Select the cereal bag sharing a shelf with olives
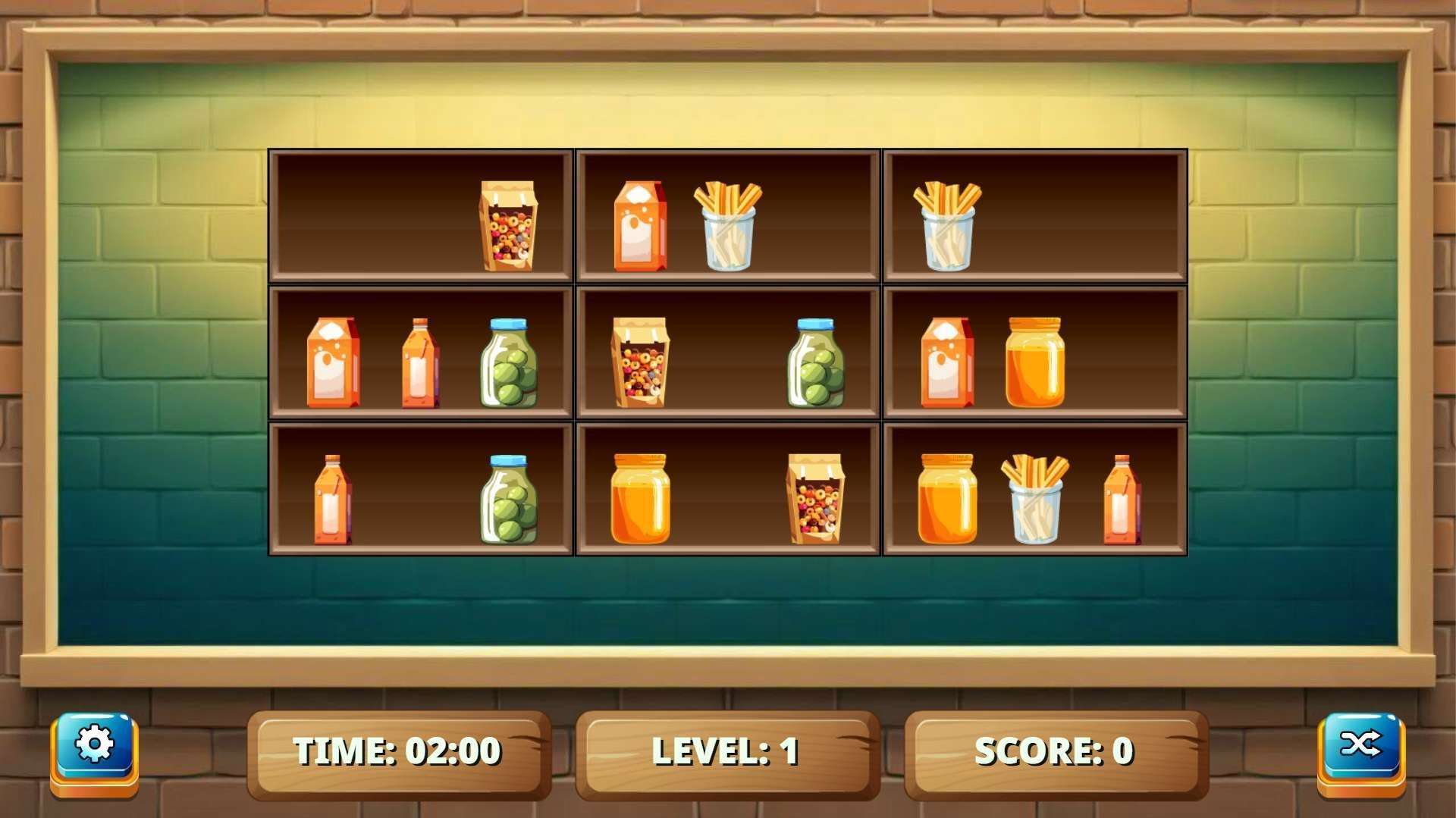Screen dimensions: 1456x818 click(x=640, y=363)
